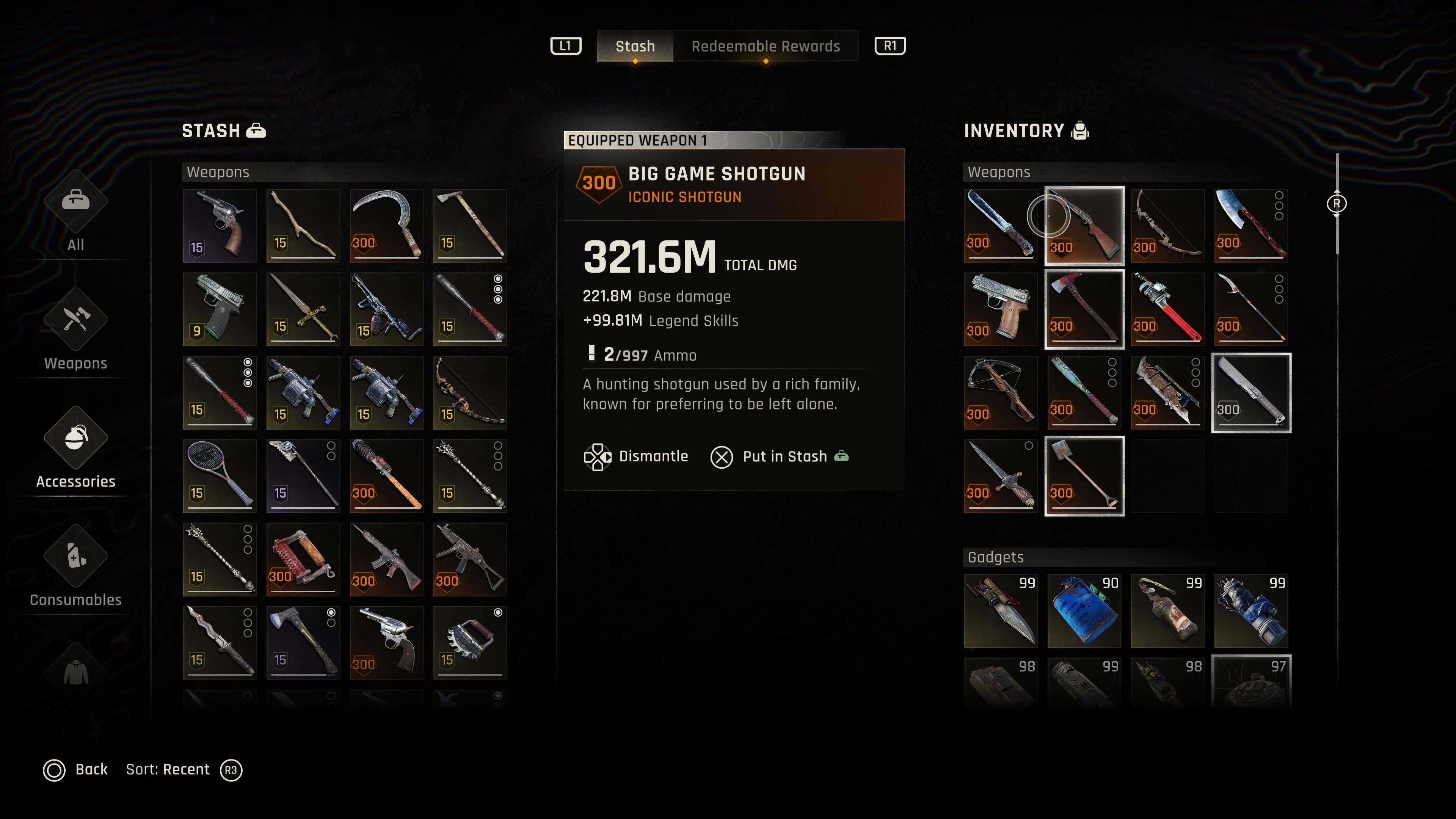Switch to the Redeemable Rewards tab
This screenshot has height=819, width=1456.
pyautogui.click(x=765, y=46)
